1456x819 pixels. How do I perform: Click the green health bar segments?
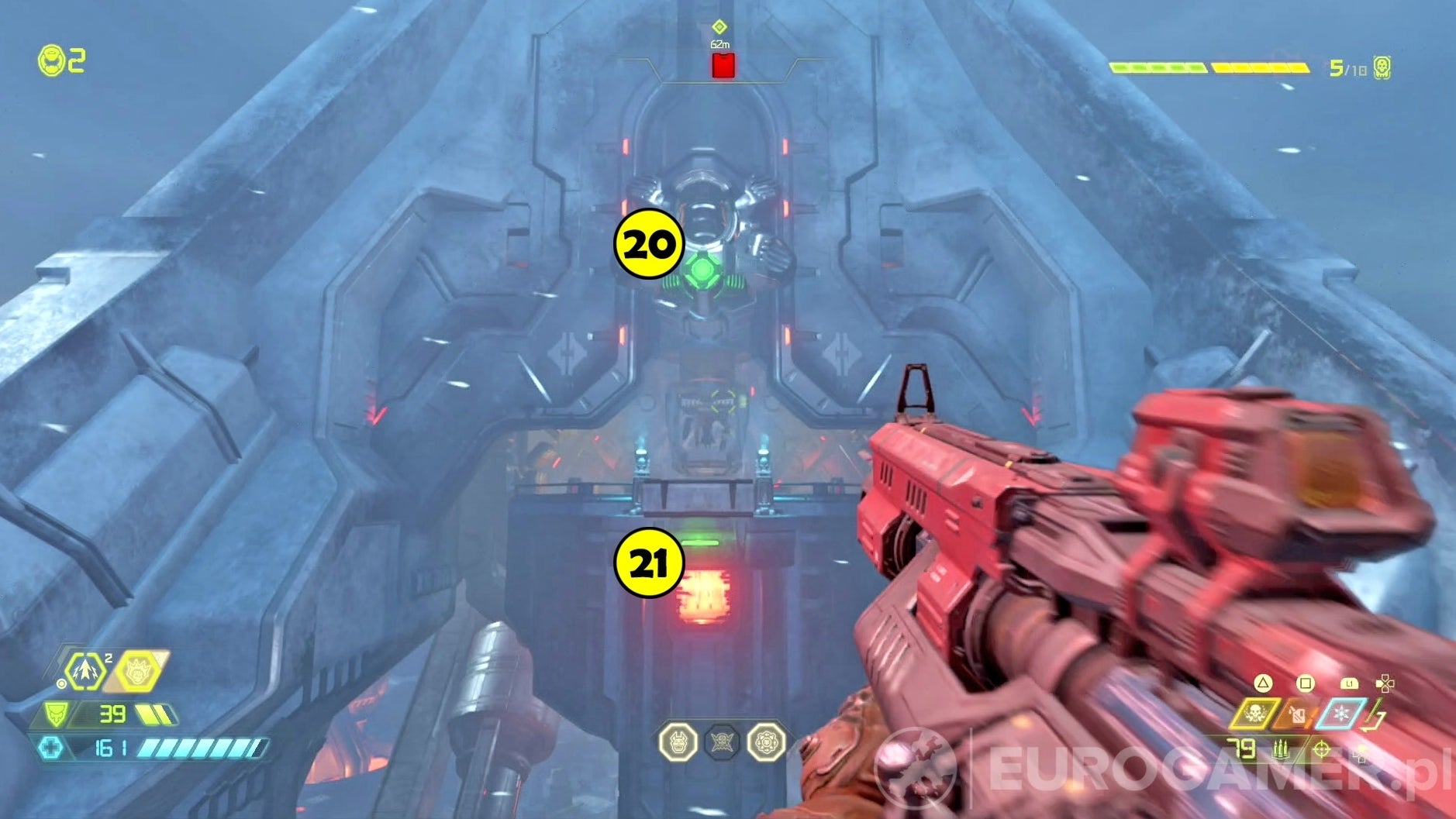tap(1158, 67)
